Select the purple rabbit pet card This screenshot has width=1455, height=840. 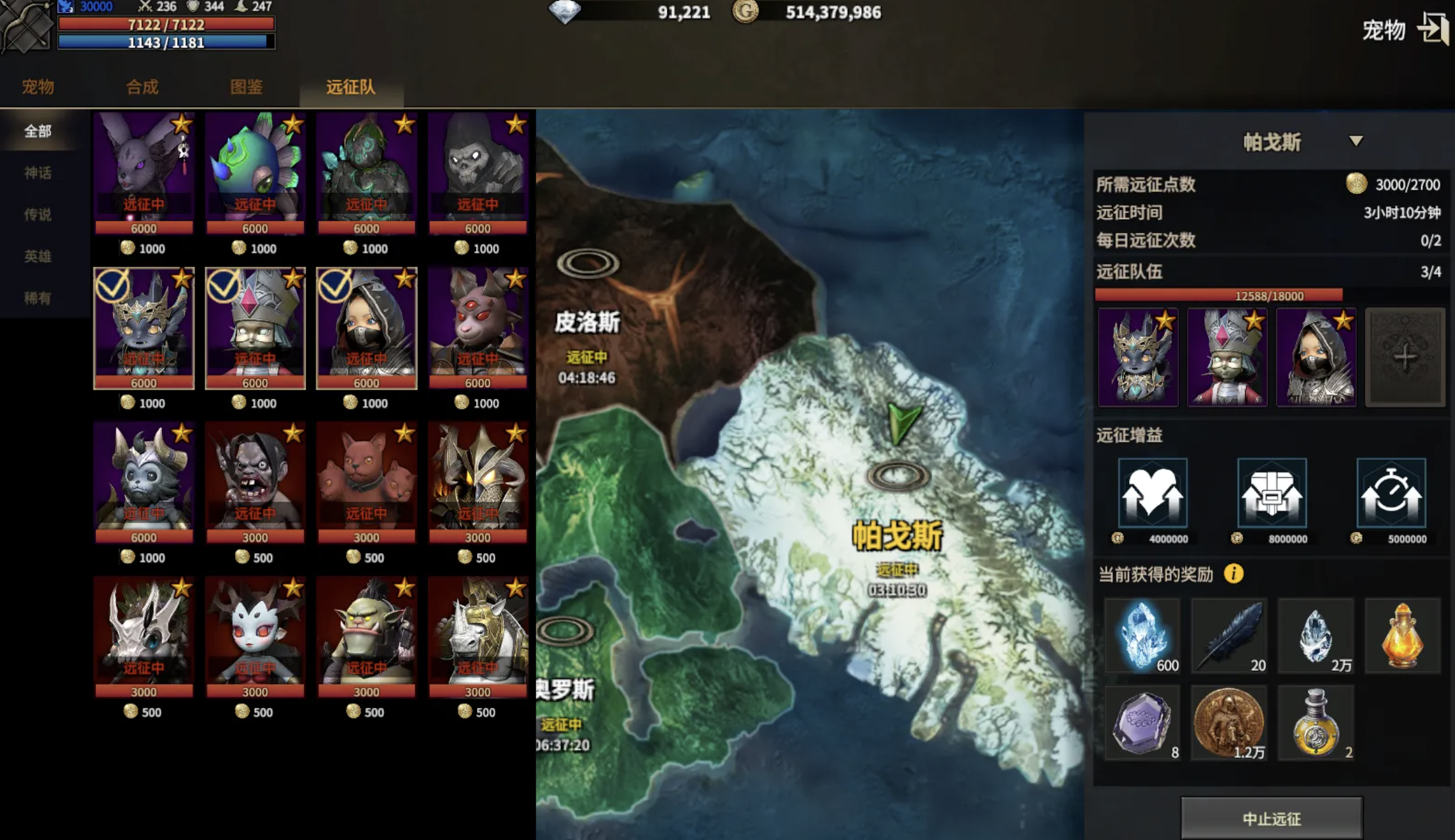click(x=144, y=172)
